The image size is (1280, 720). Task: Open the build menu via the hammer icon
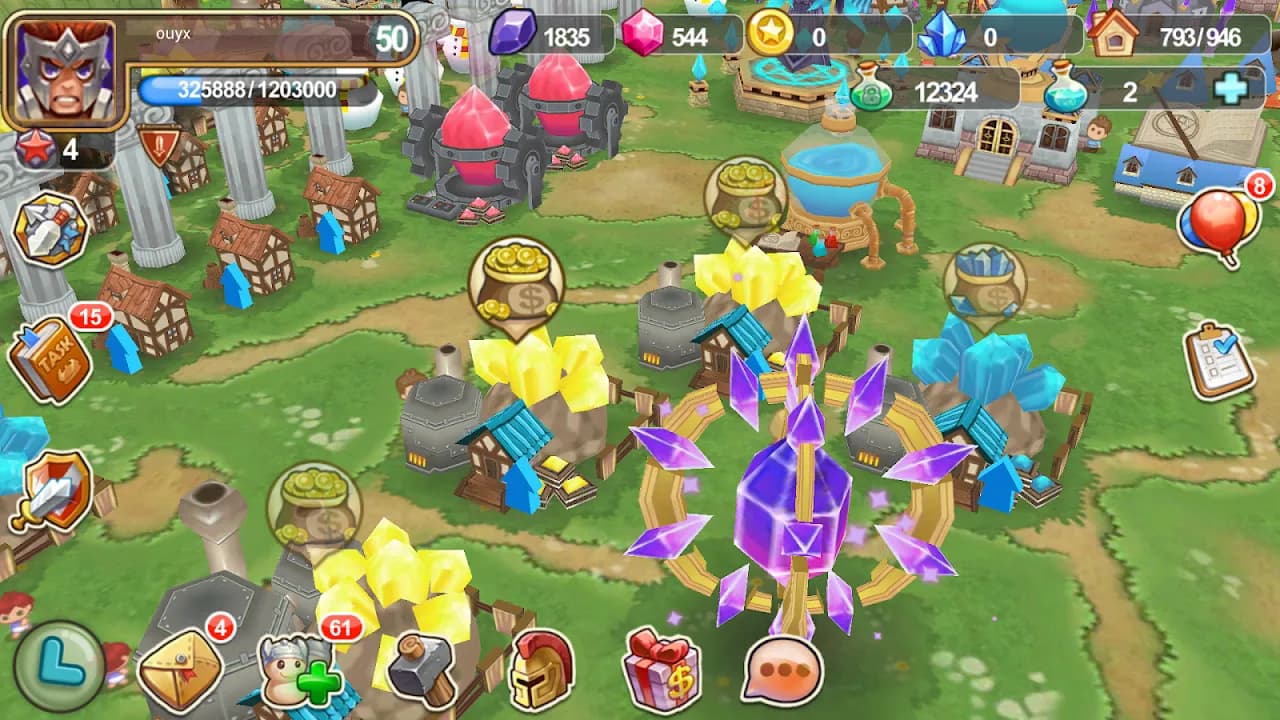[x=422, y=668]
